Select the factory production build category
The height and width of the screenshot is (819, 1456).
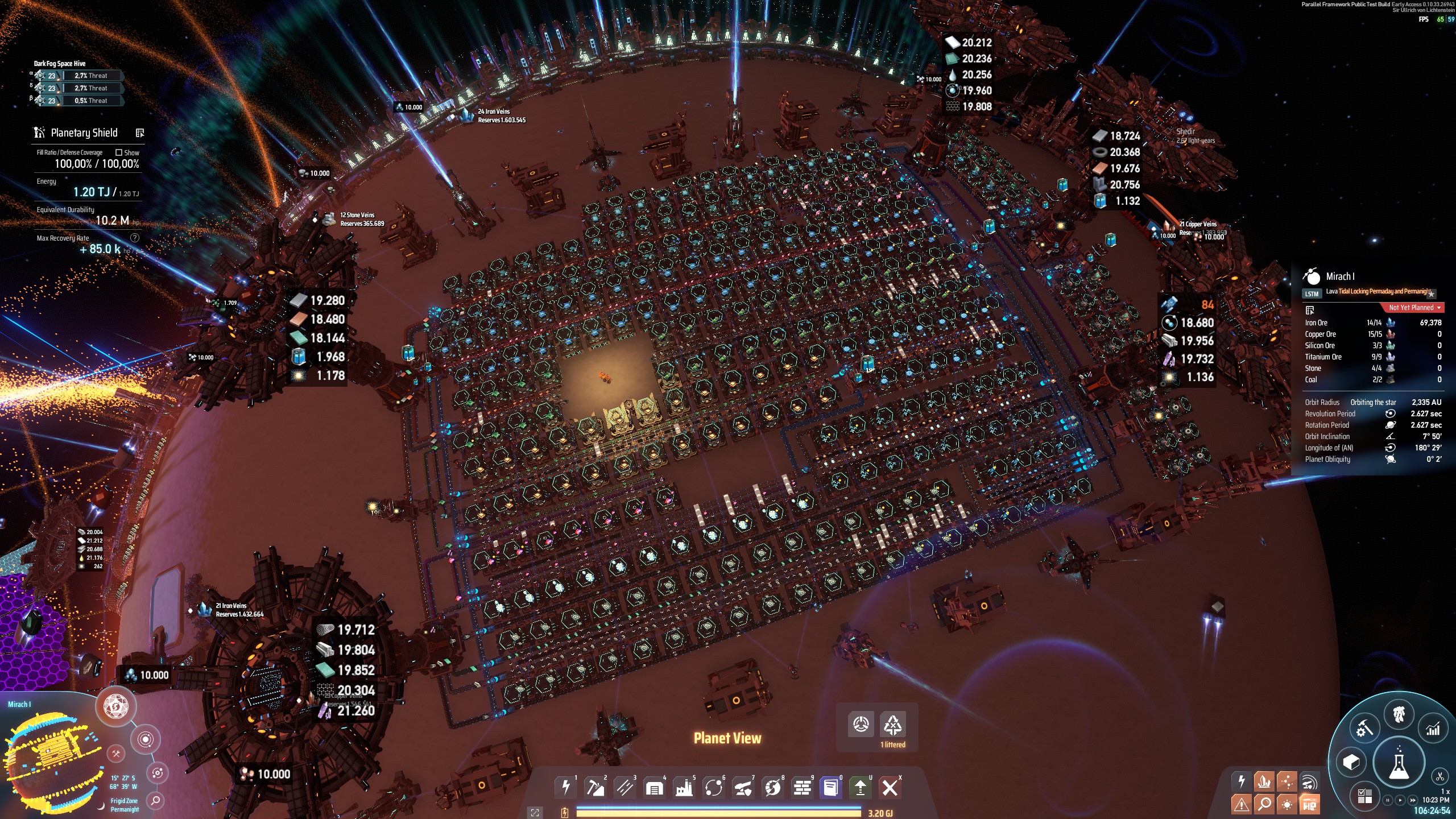[684, 787]
